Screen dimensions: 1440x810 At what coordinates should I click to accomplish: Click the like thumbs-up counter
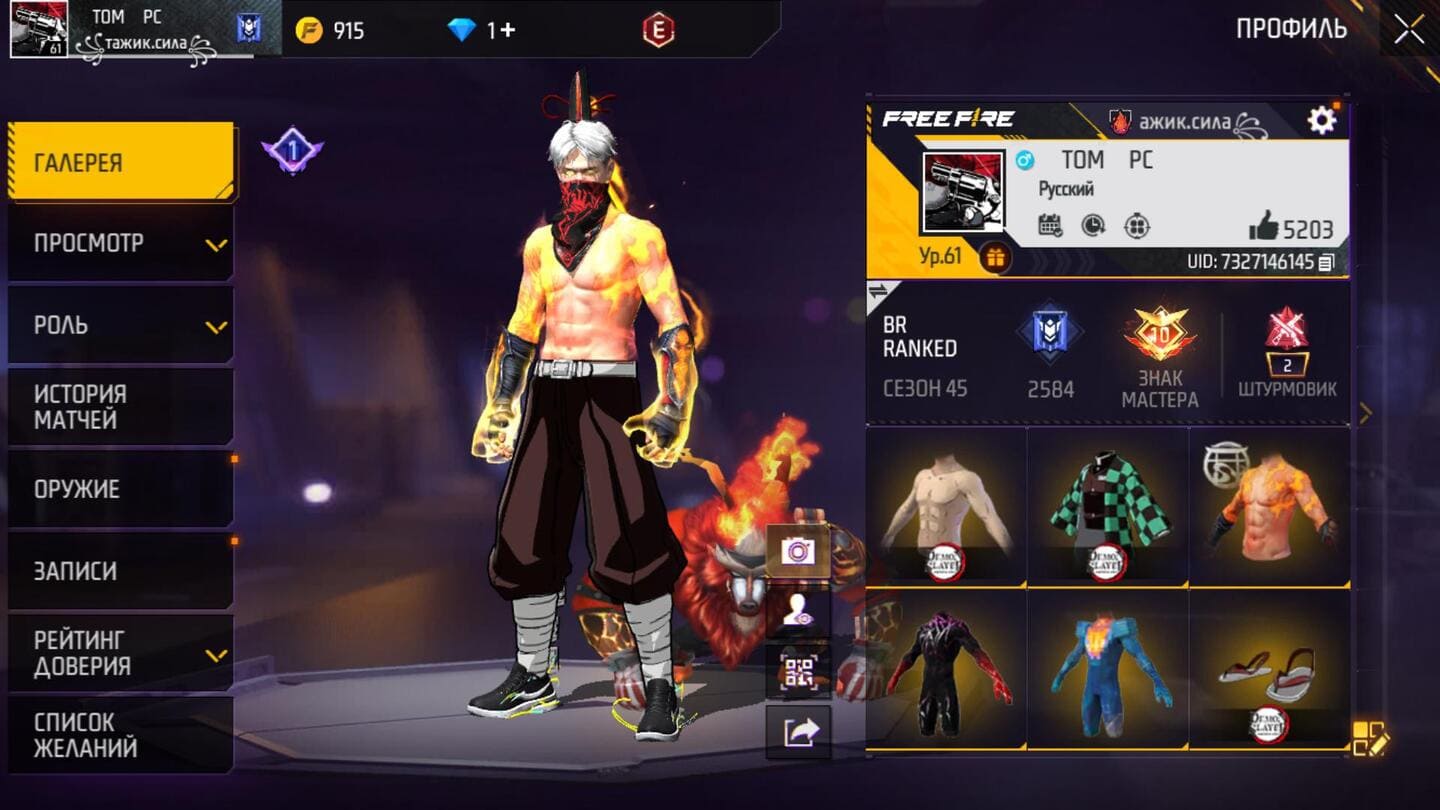click(x=1290, y=228)
